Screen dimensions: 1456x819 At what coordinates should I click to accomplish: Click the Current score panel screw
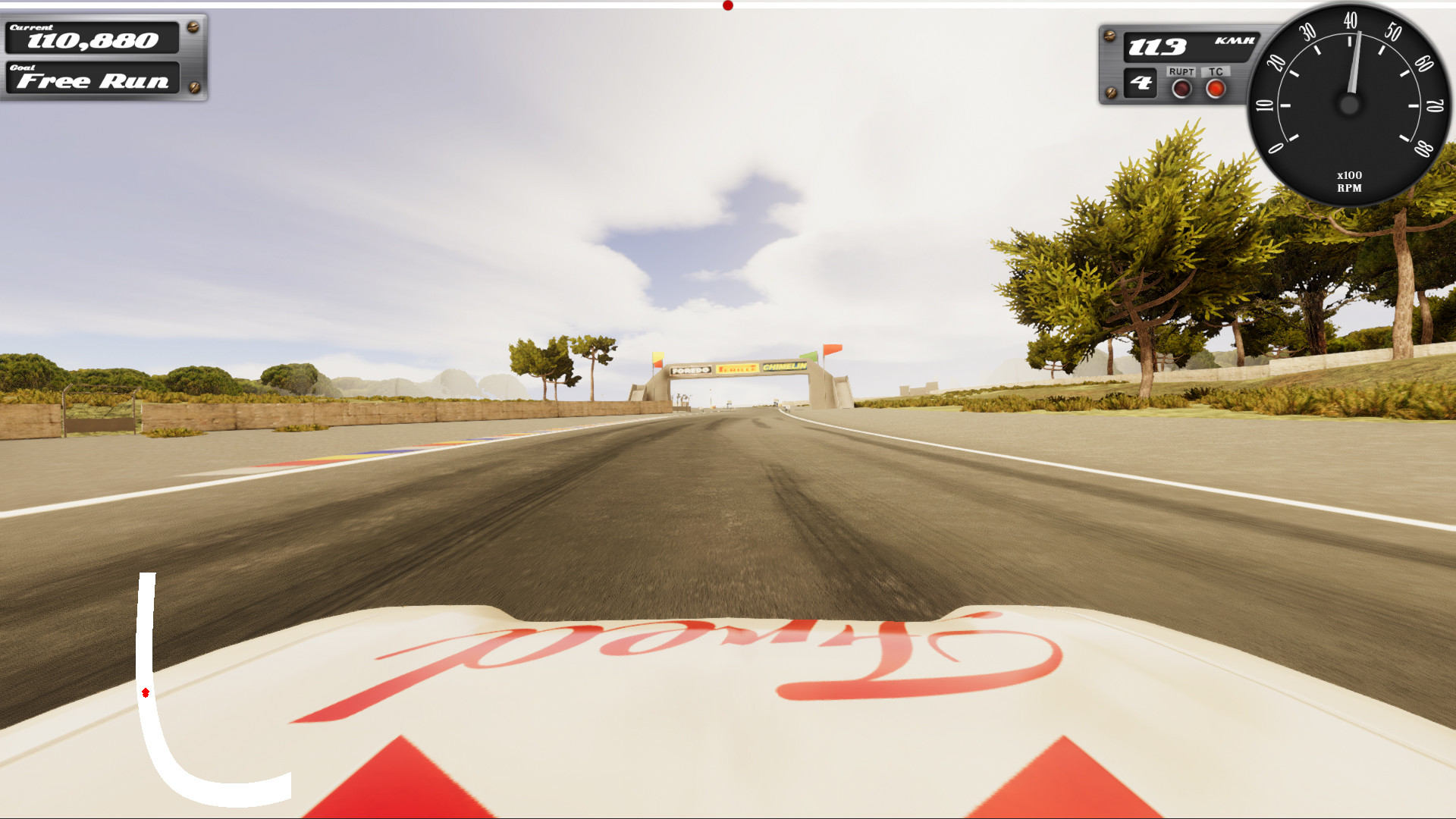[x=192, y=29]
